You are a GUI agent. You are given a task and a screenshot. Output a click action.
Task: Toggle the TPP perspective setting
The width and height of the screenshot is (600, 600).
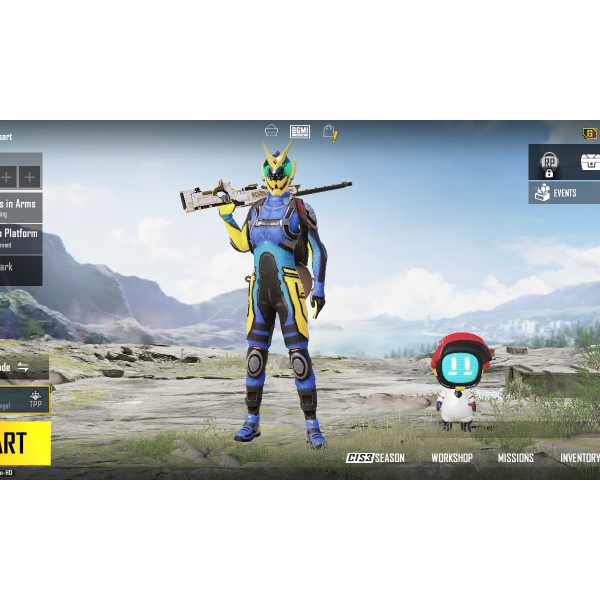(x=35, y=399)
